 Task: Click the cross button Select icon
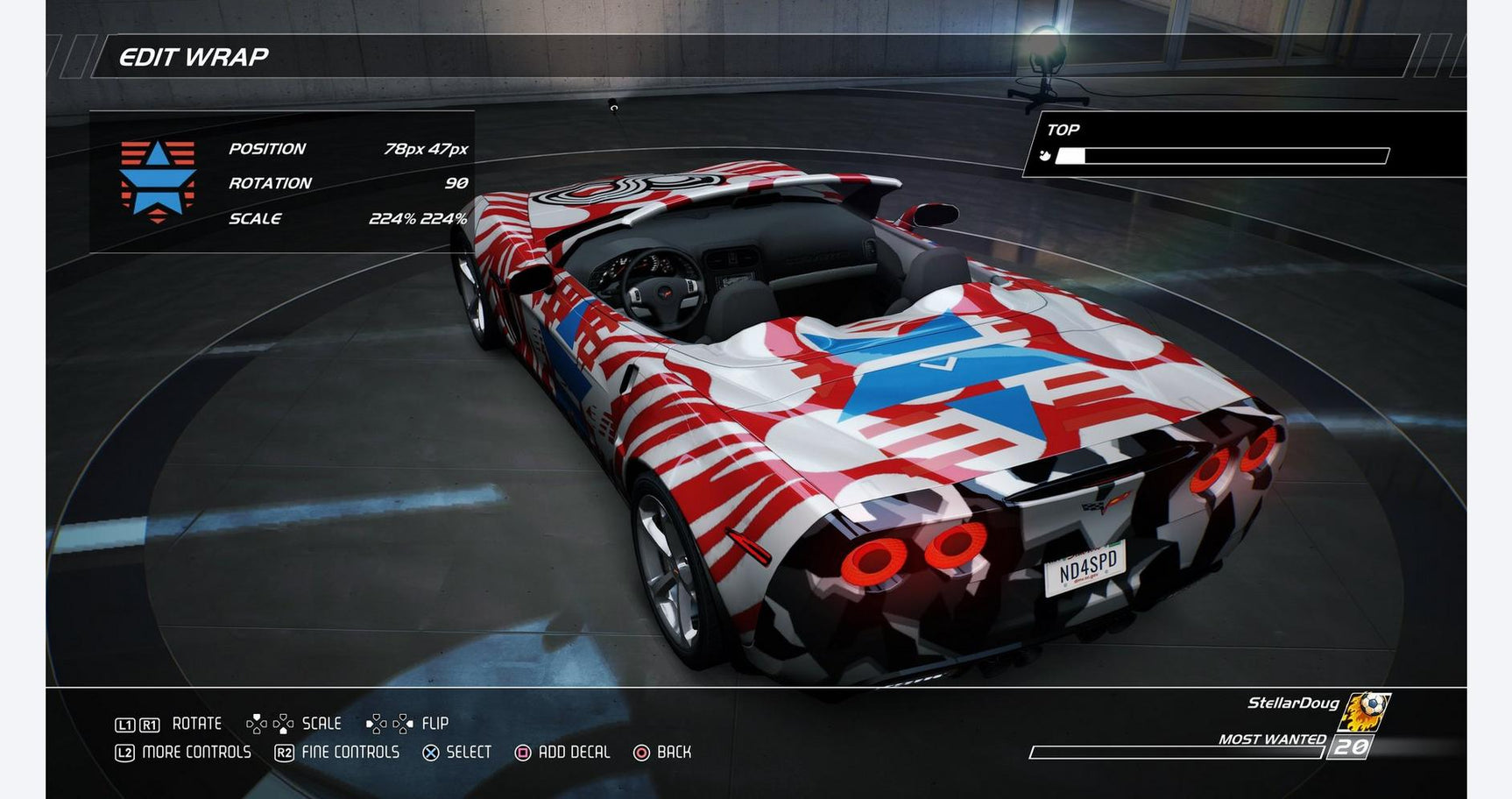point(429,752)
